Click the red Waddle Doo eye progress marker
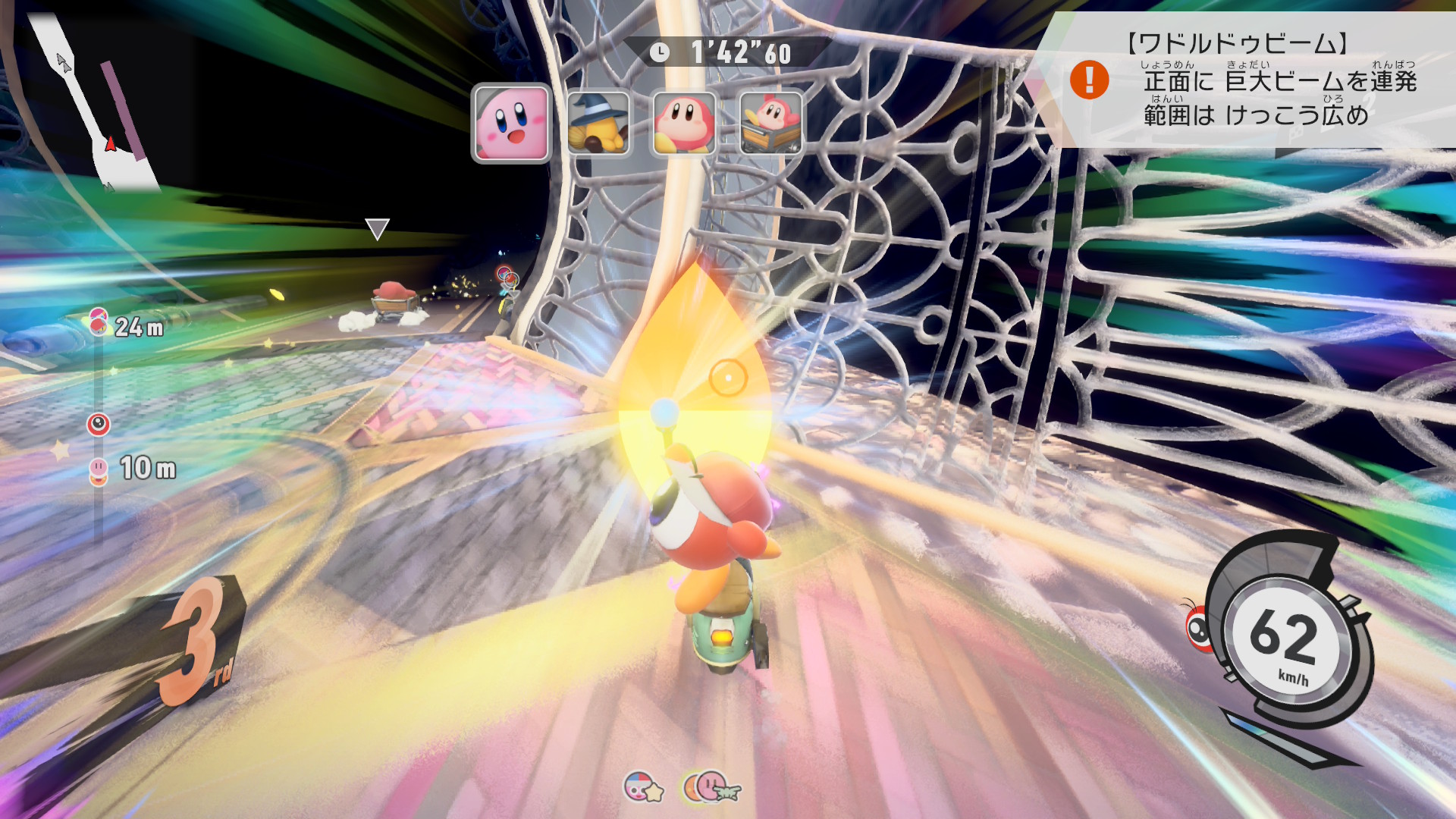Screen dimensions: 1456x819 point(99,424)
